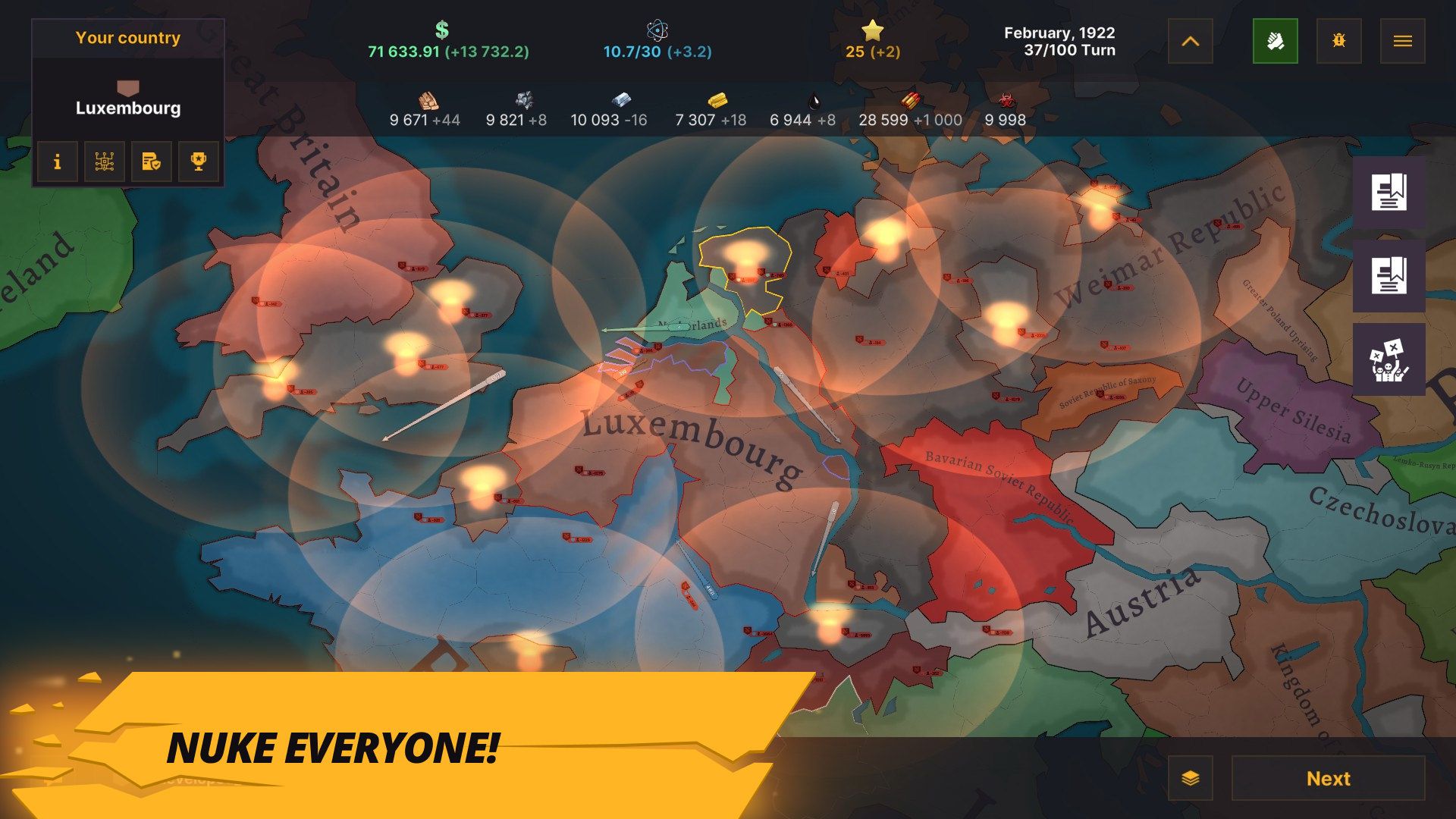Click the second news event icon below it
Viewport: 1456px width, 819px height.
1390,276
